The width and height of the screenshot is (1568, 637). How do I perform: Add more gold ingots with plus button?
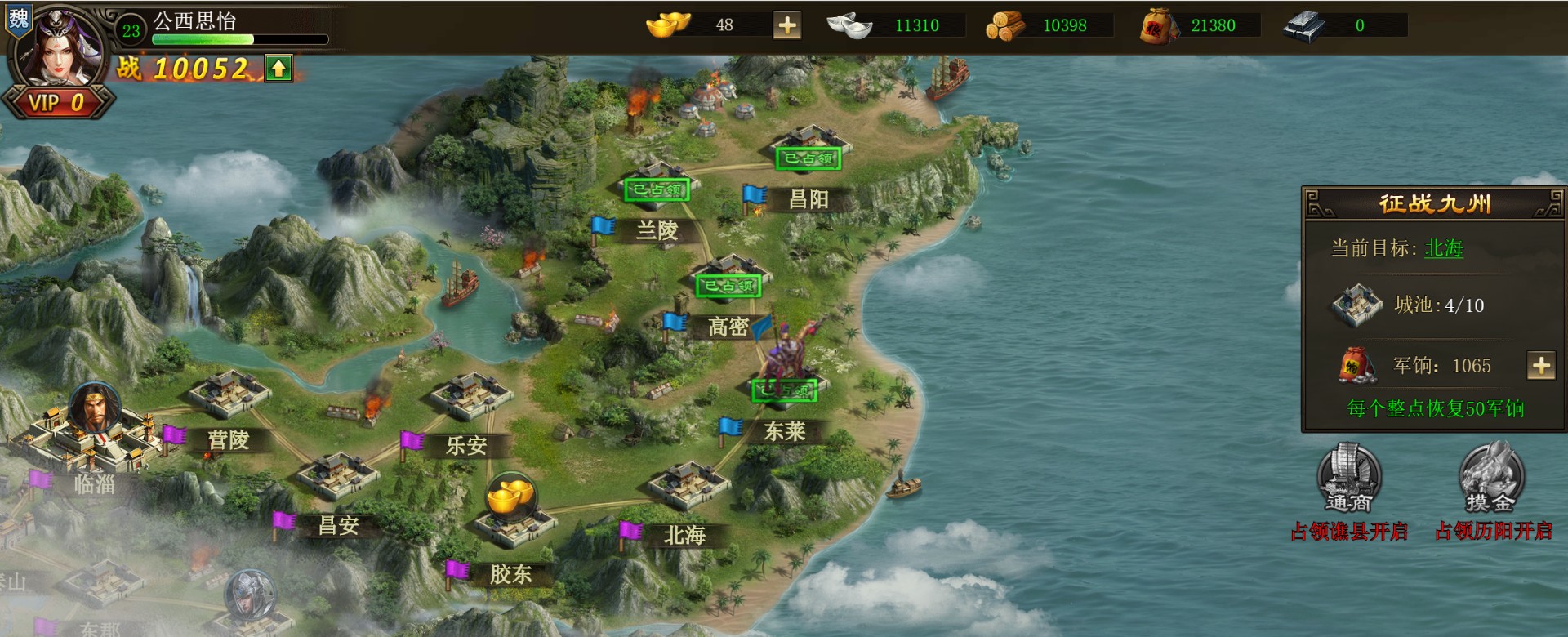tap(787, 25)
